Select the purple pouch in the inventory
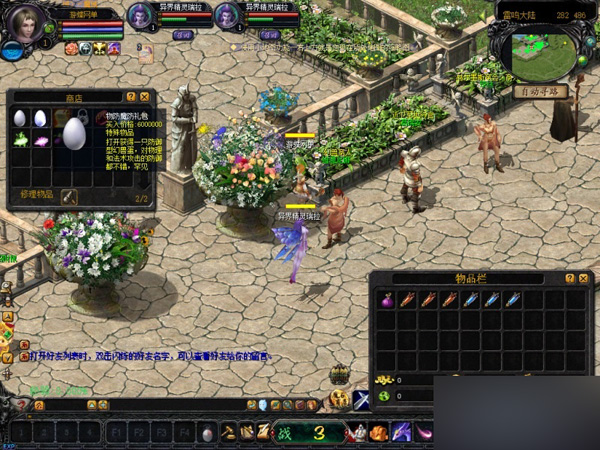Image resolution: width=600 pixels, height=450 pixels. 385,300
